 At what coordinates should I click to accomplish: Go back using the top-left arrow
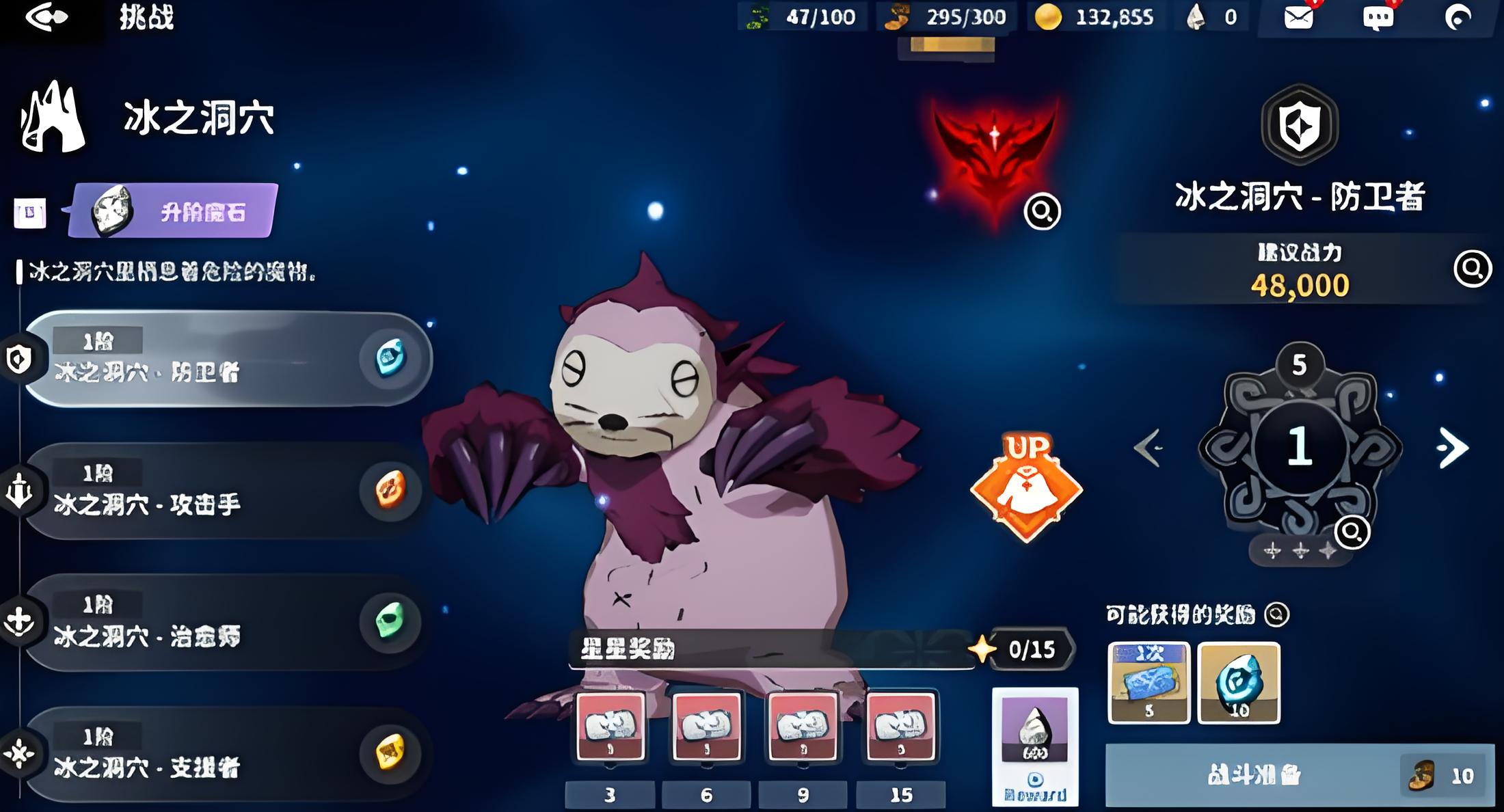coord(46,16)
